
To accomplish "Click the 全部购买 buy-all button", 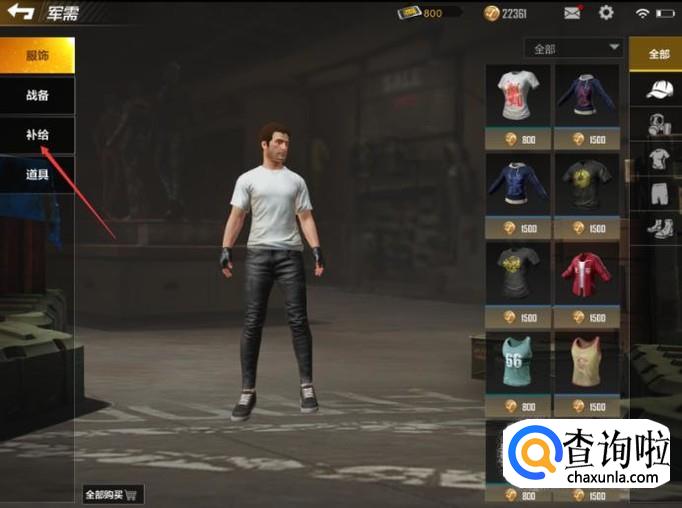I will pyautogui.click(x=113, y=494).
